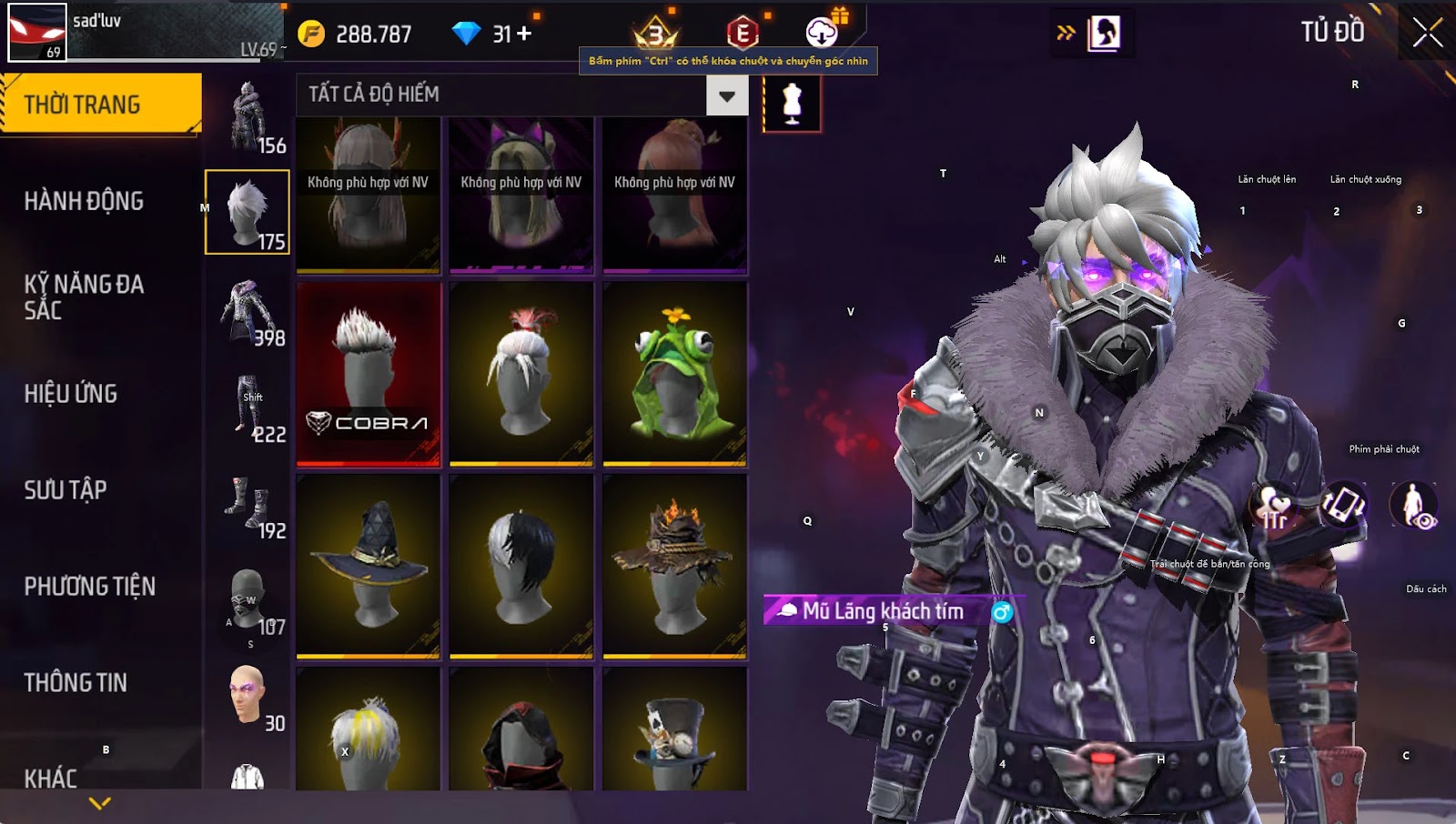This screenshot has height=824, width=1456.
Task: Click the mannequin preview icon
Action: (792, 103)
